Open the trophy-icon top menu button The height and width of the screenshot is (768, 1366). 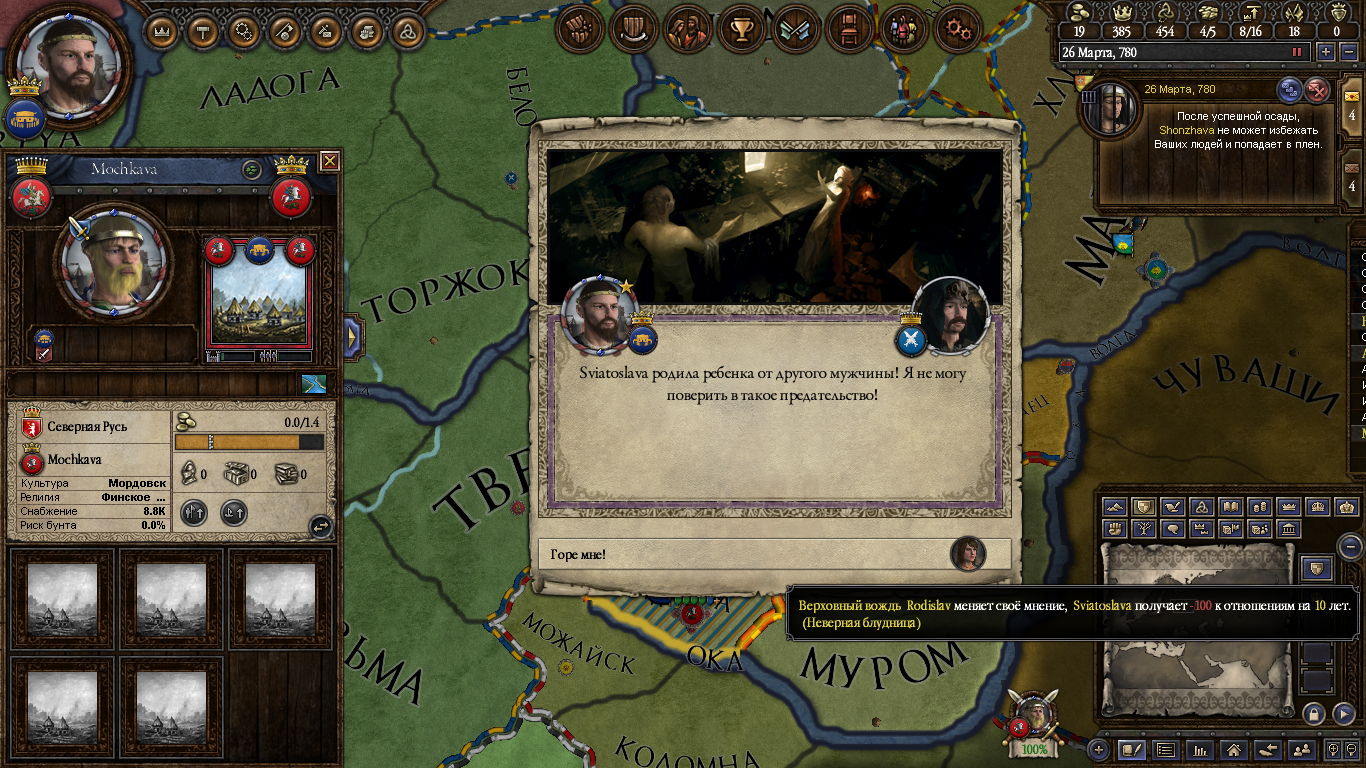tap(741, 31)
